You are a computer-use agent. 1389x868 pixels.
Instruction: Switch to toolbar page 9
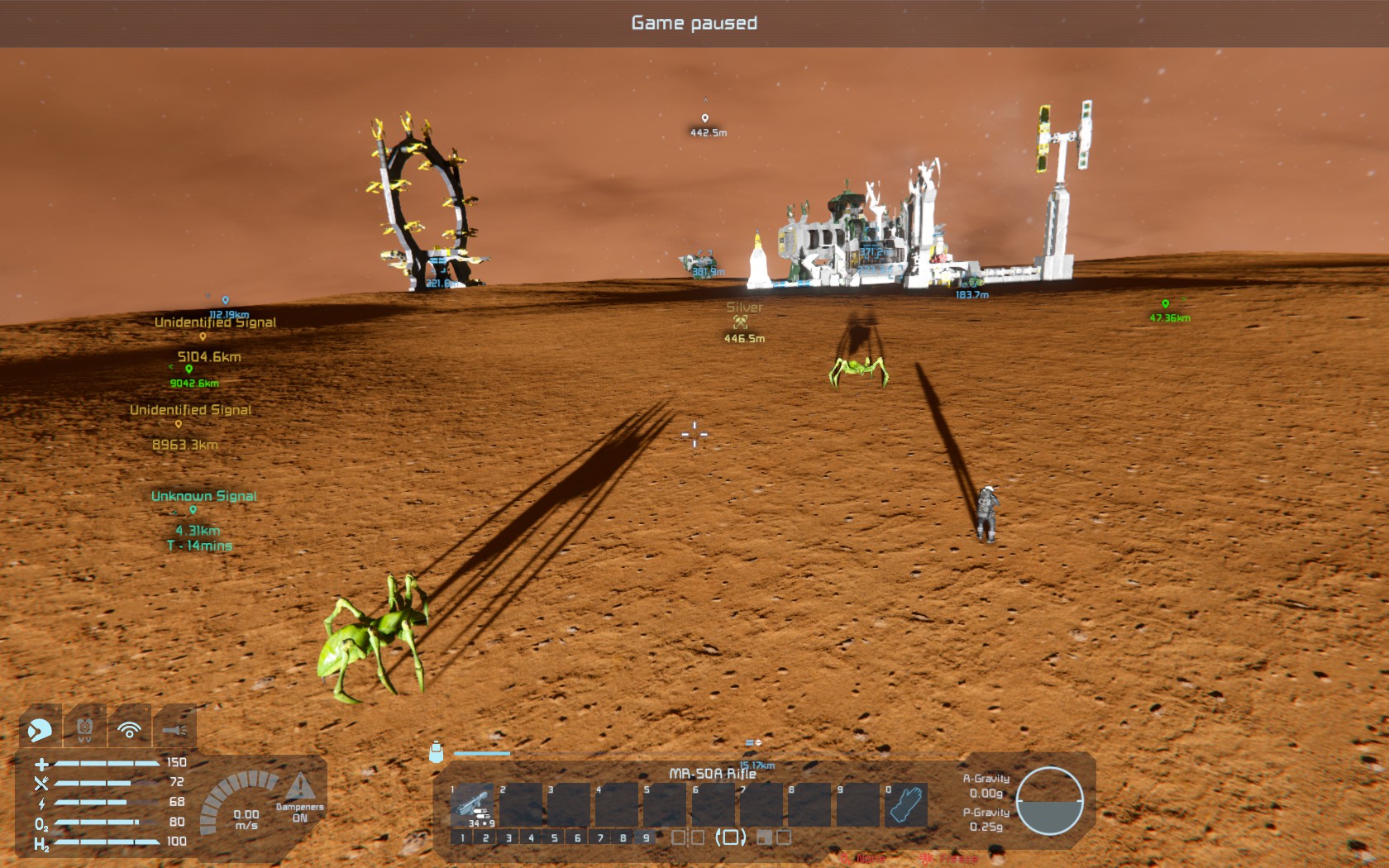coord(647,837)
